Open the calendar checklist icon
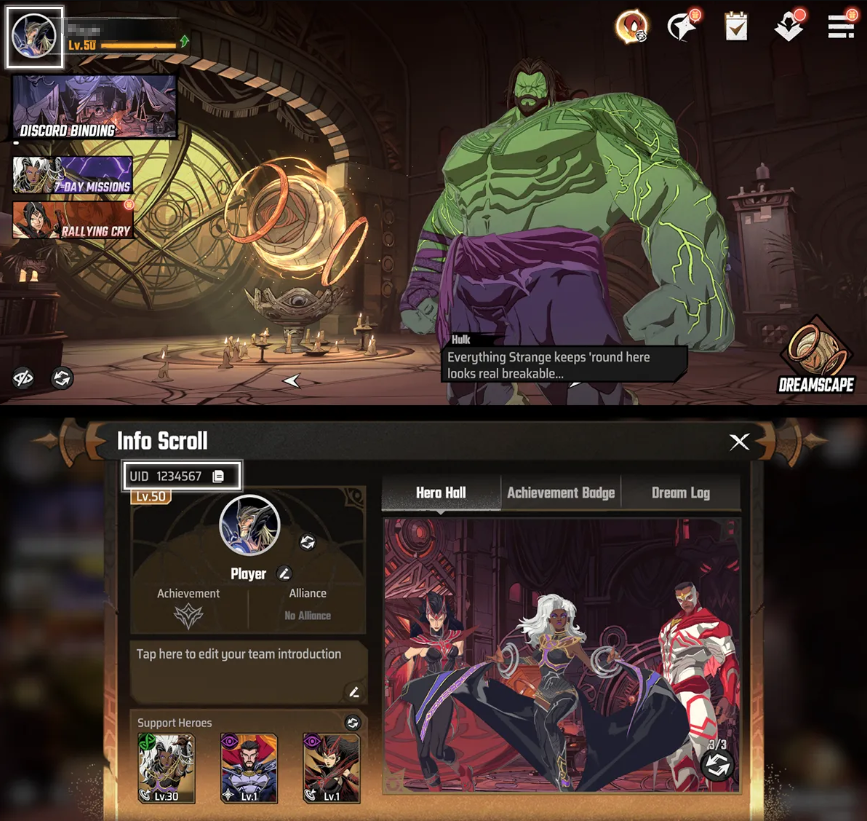 coord(736,27)
